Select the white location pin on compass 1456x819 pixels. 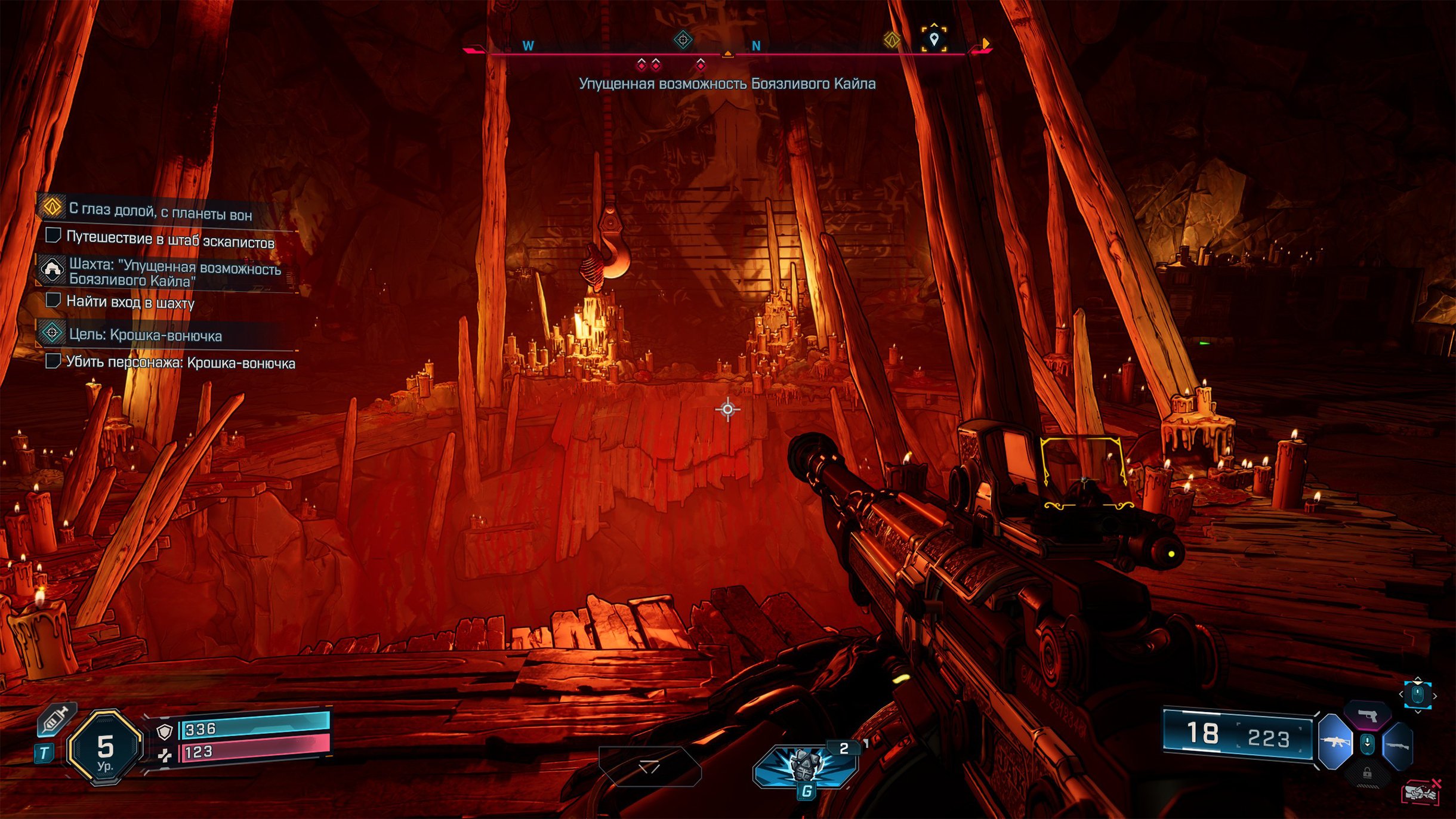click(934, 39)
